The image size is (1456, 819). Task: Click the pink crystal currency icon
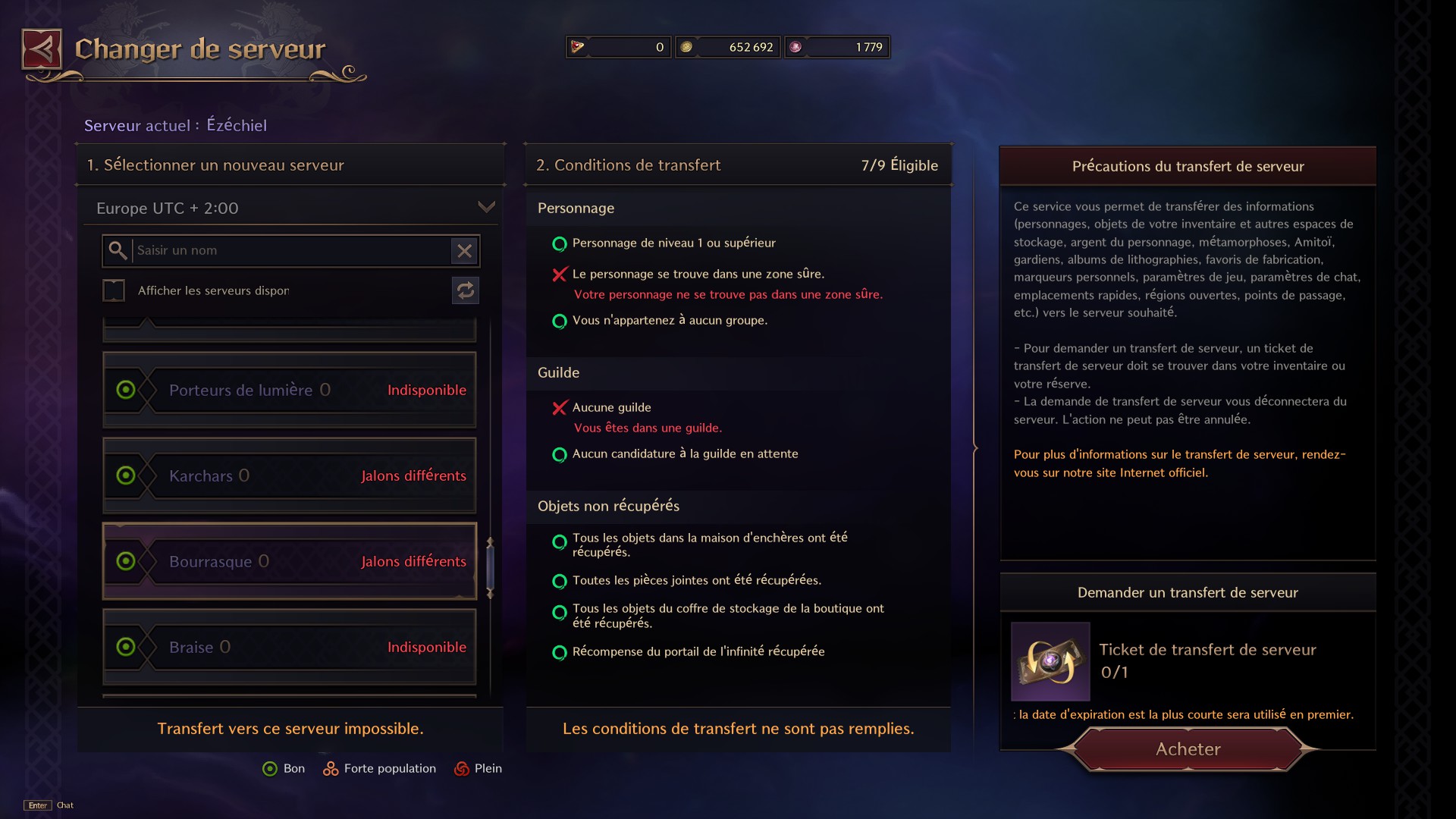pyautogui.click(x=795, y=46)
